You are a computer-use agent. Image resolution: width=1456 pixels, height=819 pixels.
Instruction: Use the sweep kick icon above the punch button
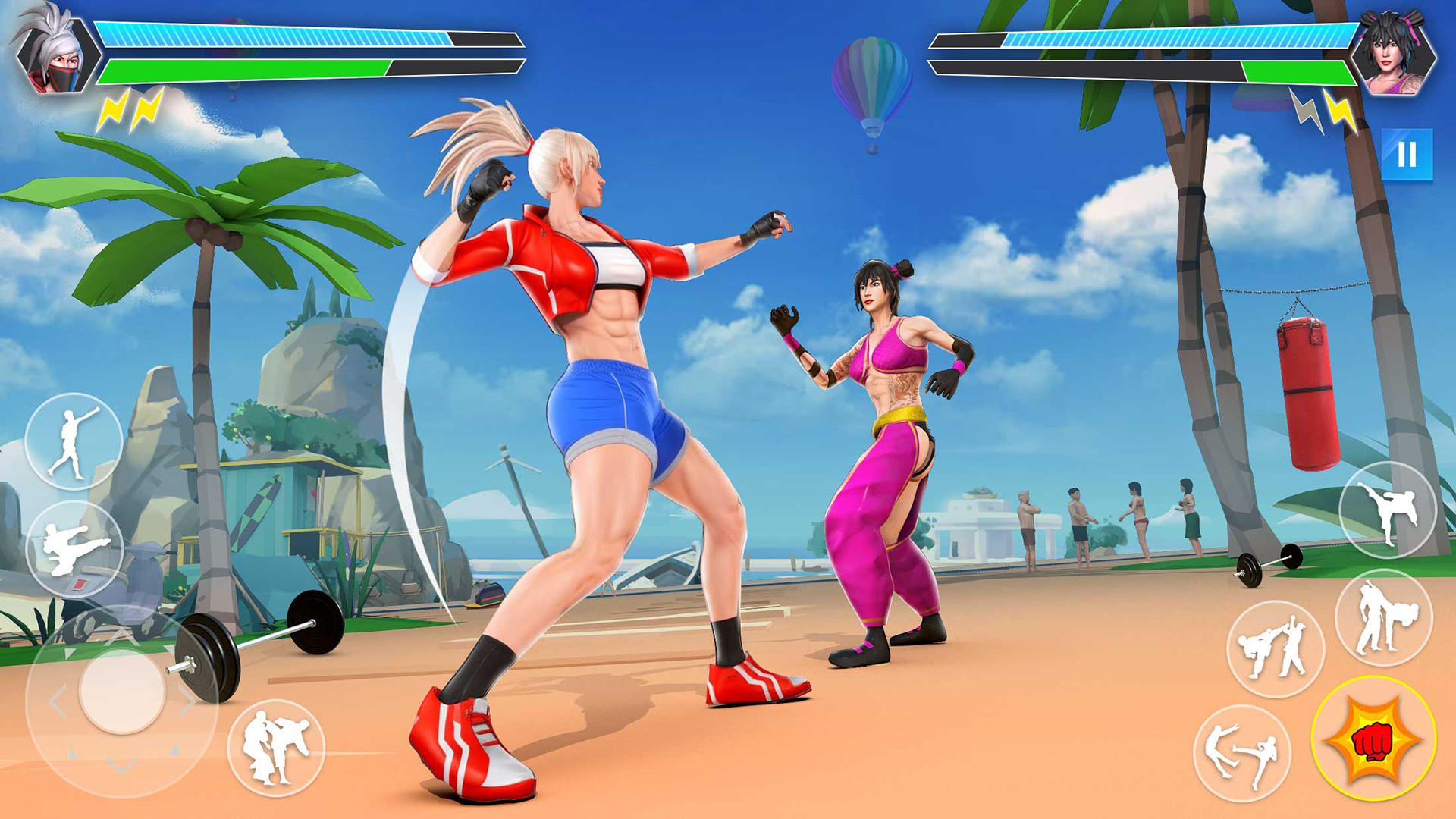1385,616
